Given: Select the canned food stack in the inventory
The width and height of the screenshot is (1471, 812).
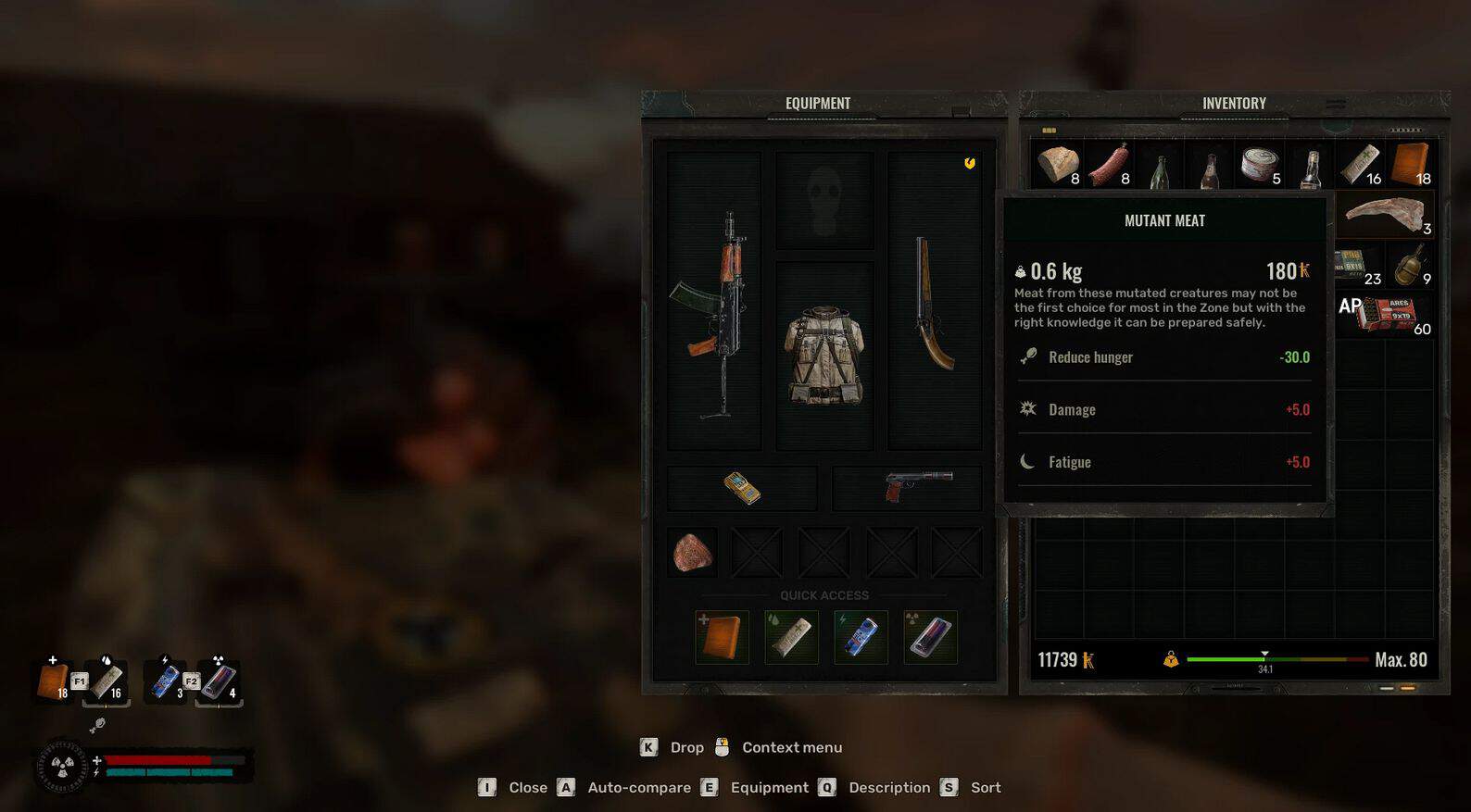Looking at the screenshot, I should [x=1260, y=165].
